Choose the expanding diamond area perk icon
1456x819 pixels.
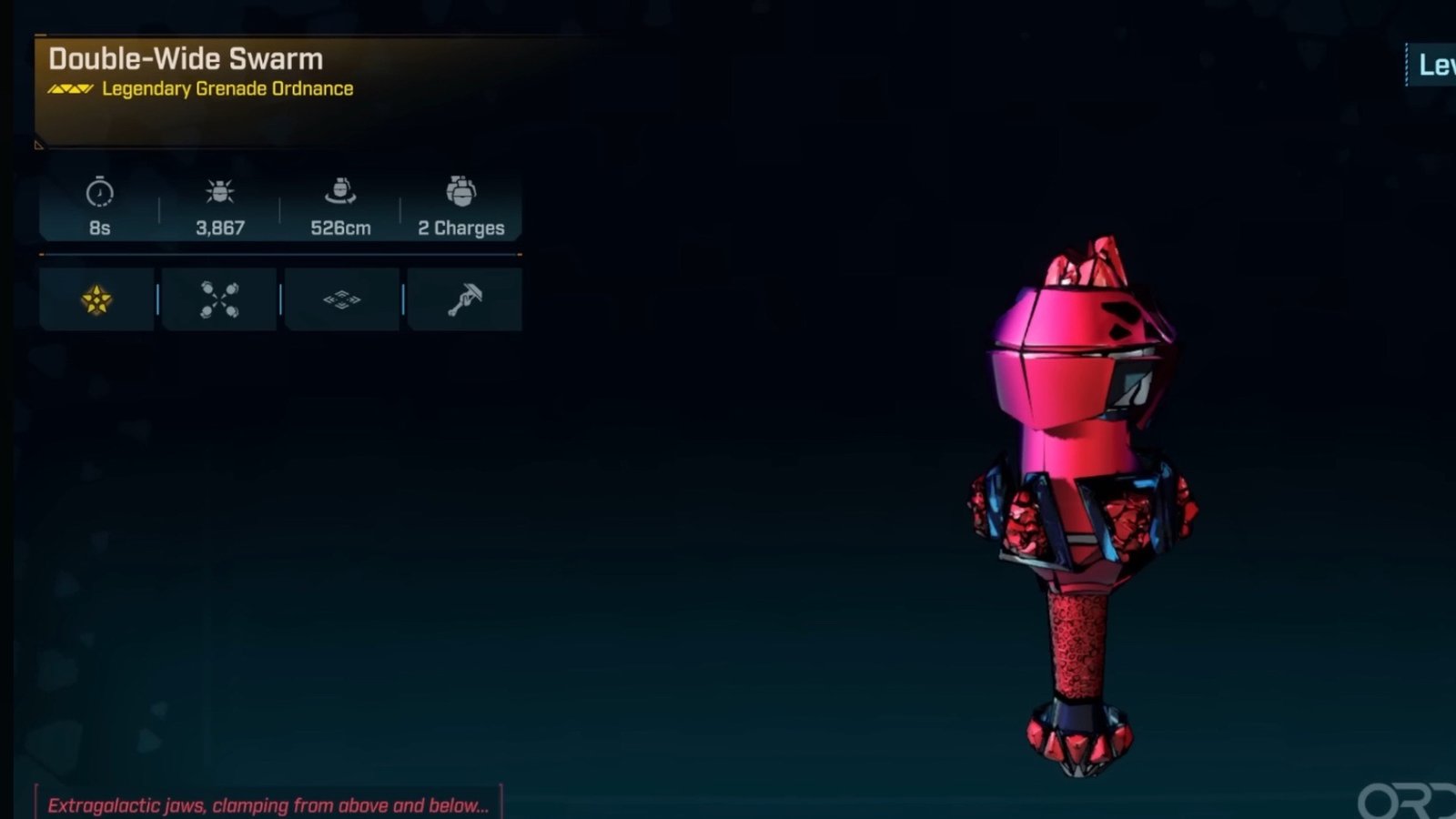(341, 299)
